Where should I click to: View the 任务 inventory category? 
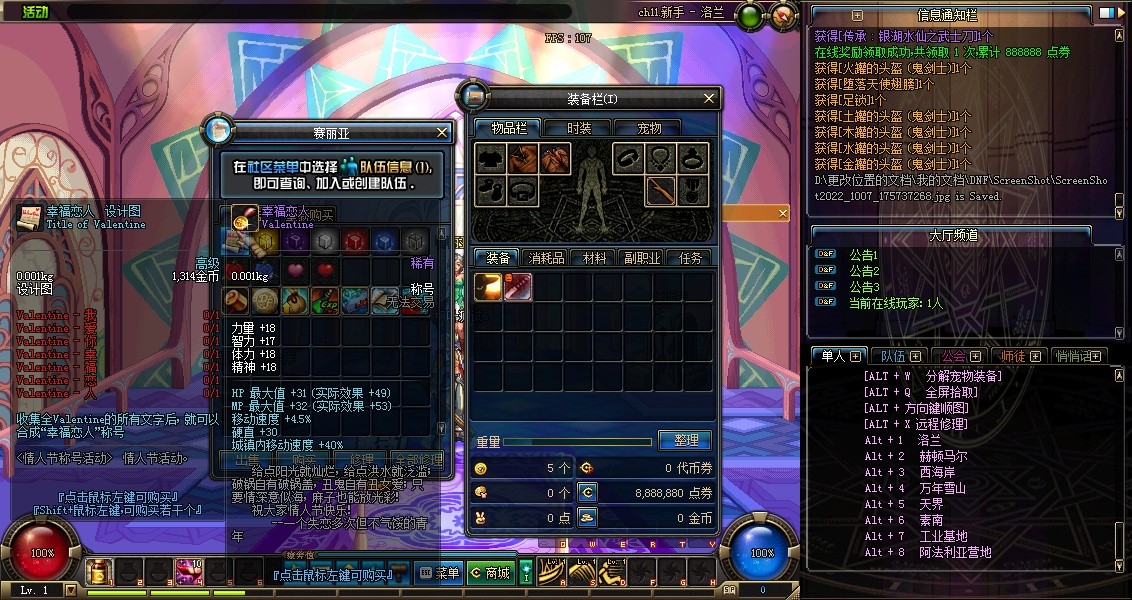point(690,258)
